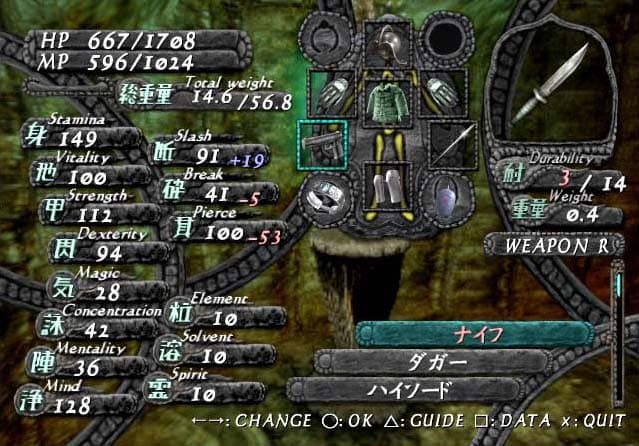This screenshot has width=639, height=446.
Task: Click the gauntlet above the spear slot
Action: 440,92
